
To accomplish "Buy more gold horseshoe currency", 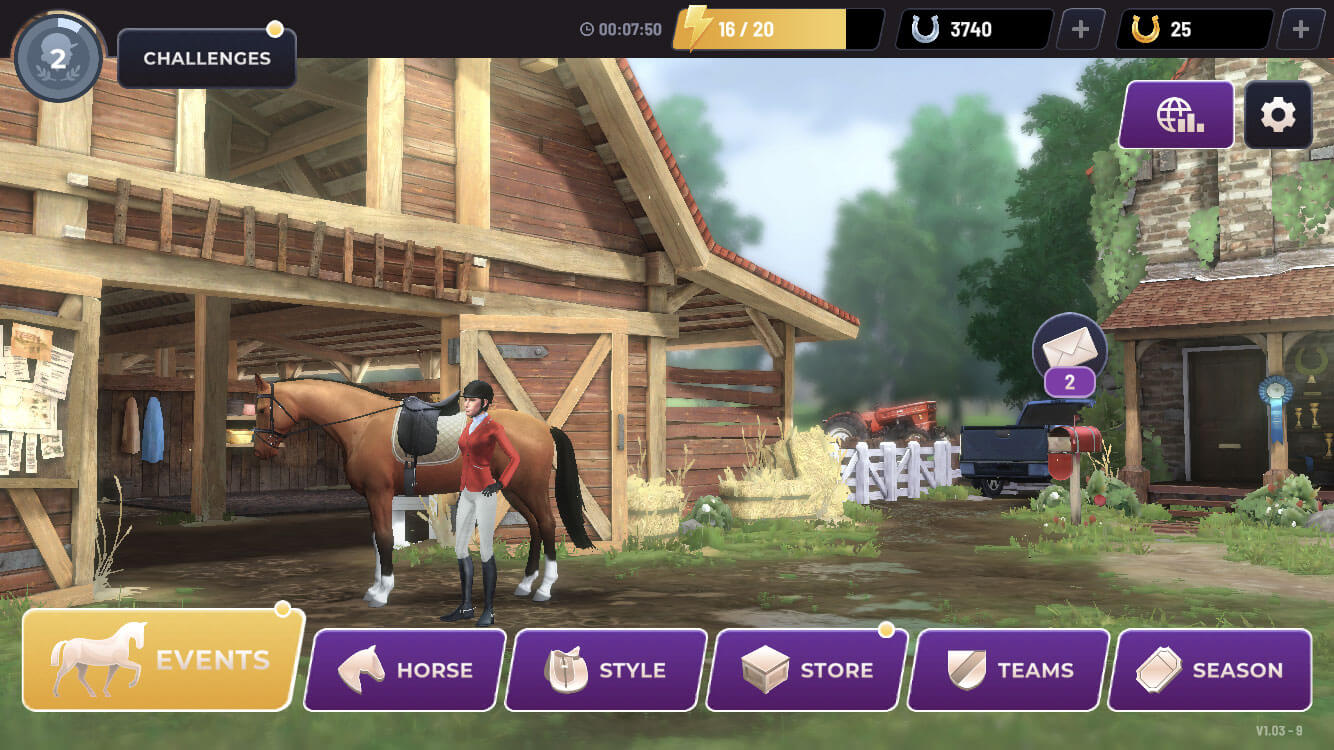I will (1300, 29).
